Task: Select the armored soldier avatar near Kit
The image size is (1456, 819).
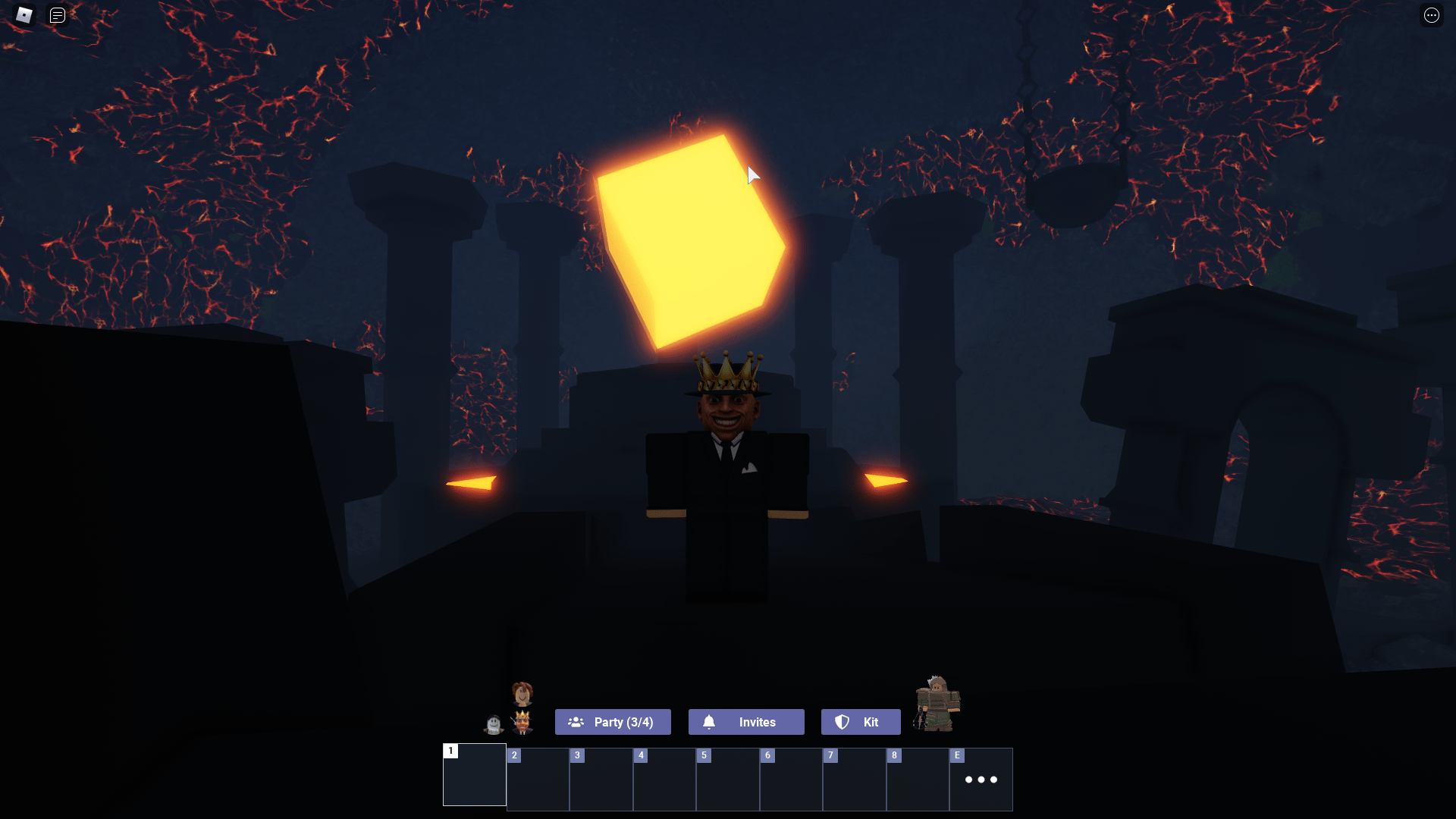Action: [938, 705]
